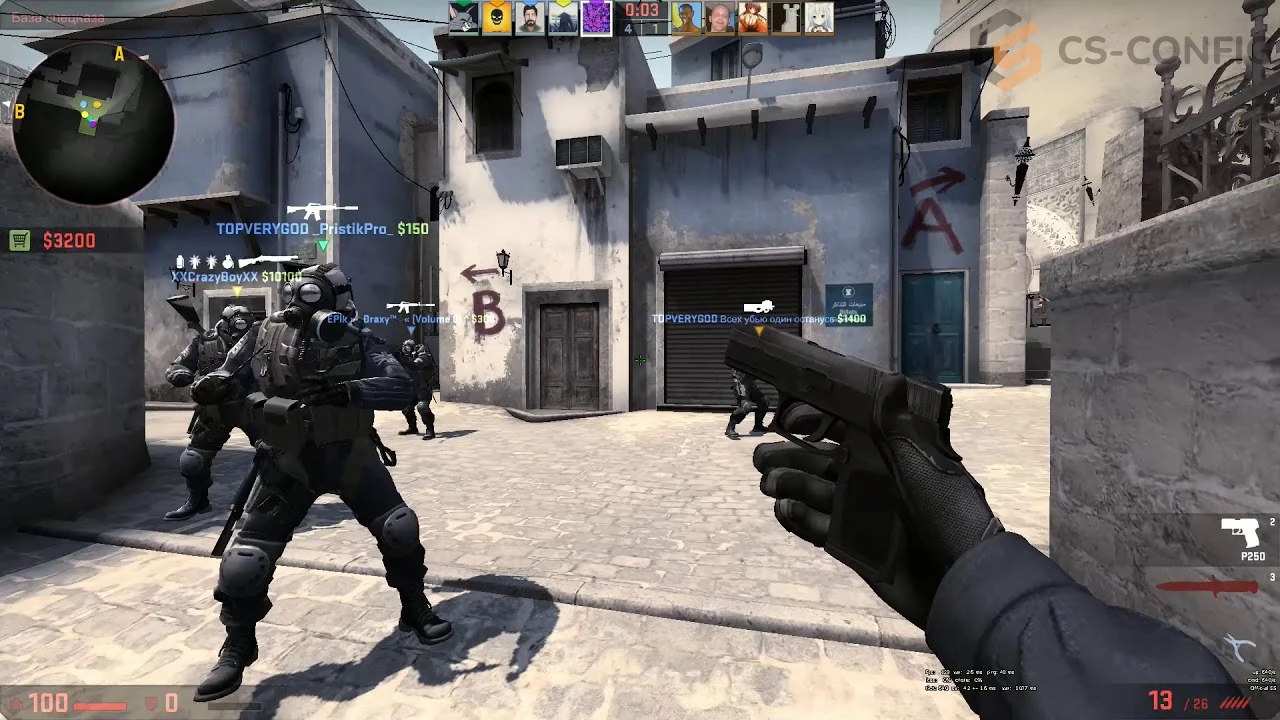Click the HE grenade icon above XXCrazyBoyXX
Screen dimensions: 1280x720
point(228,261)
